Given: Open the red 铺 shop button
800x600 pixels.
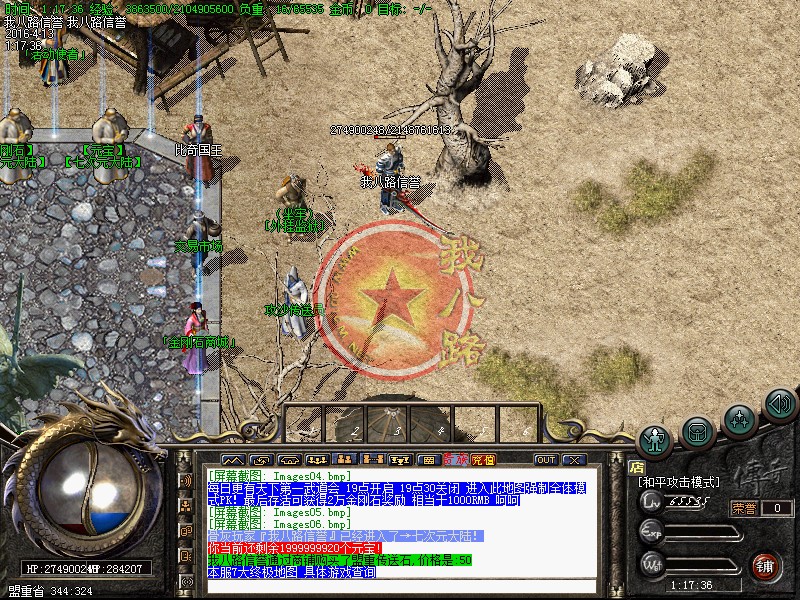Looking at the screenshot, I should click(765, 564).
